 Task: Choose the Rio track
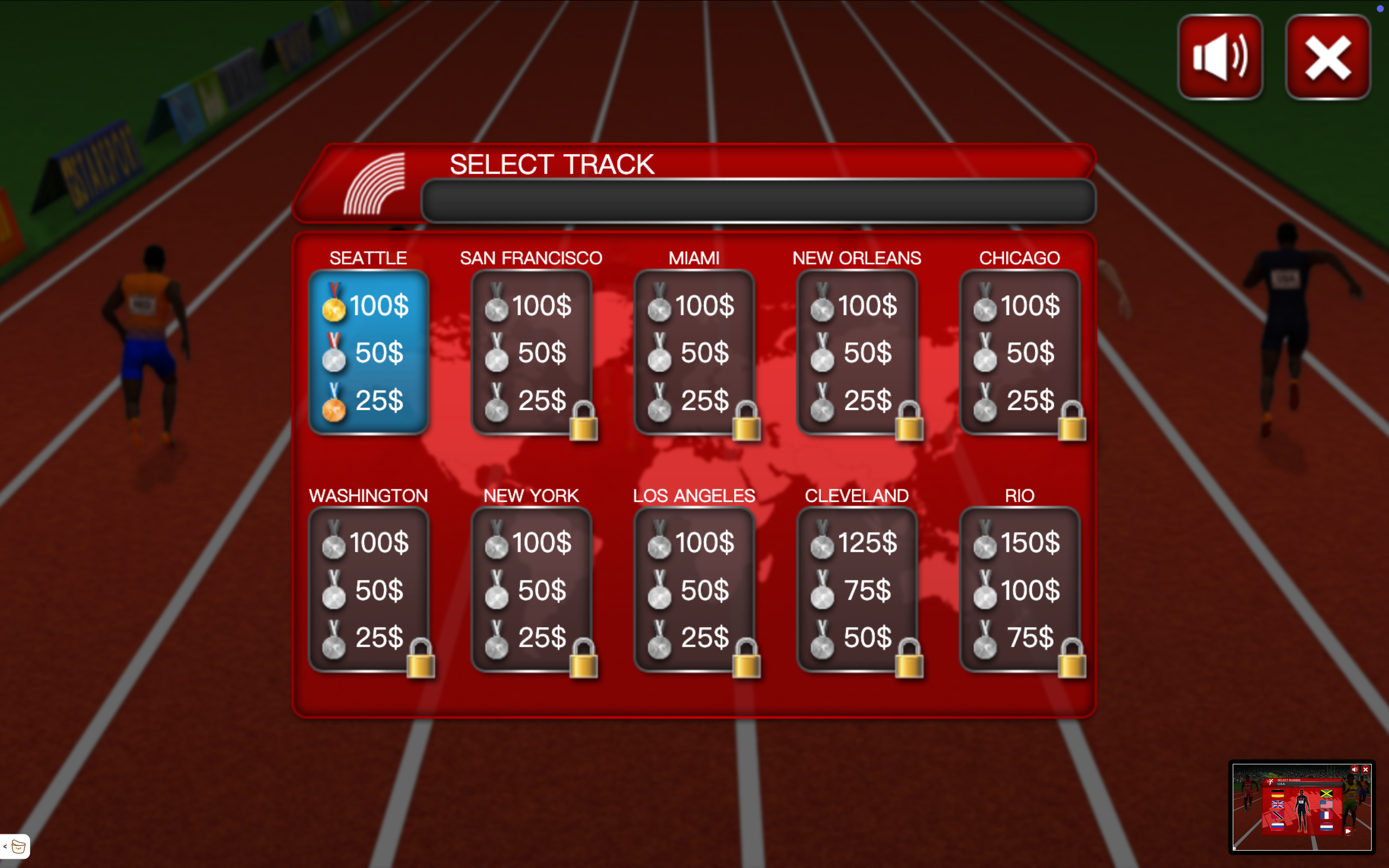pos(1020,590)
